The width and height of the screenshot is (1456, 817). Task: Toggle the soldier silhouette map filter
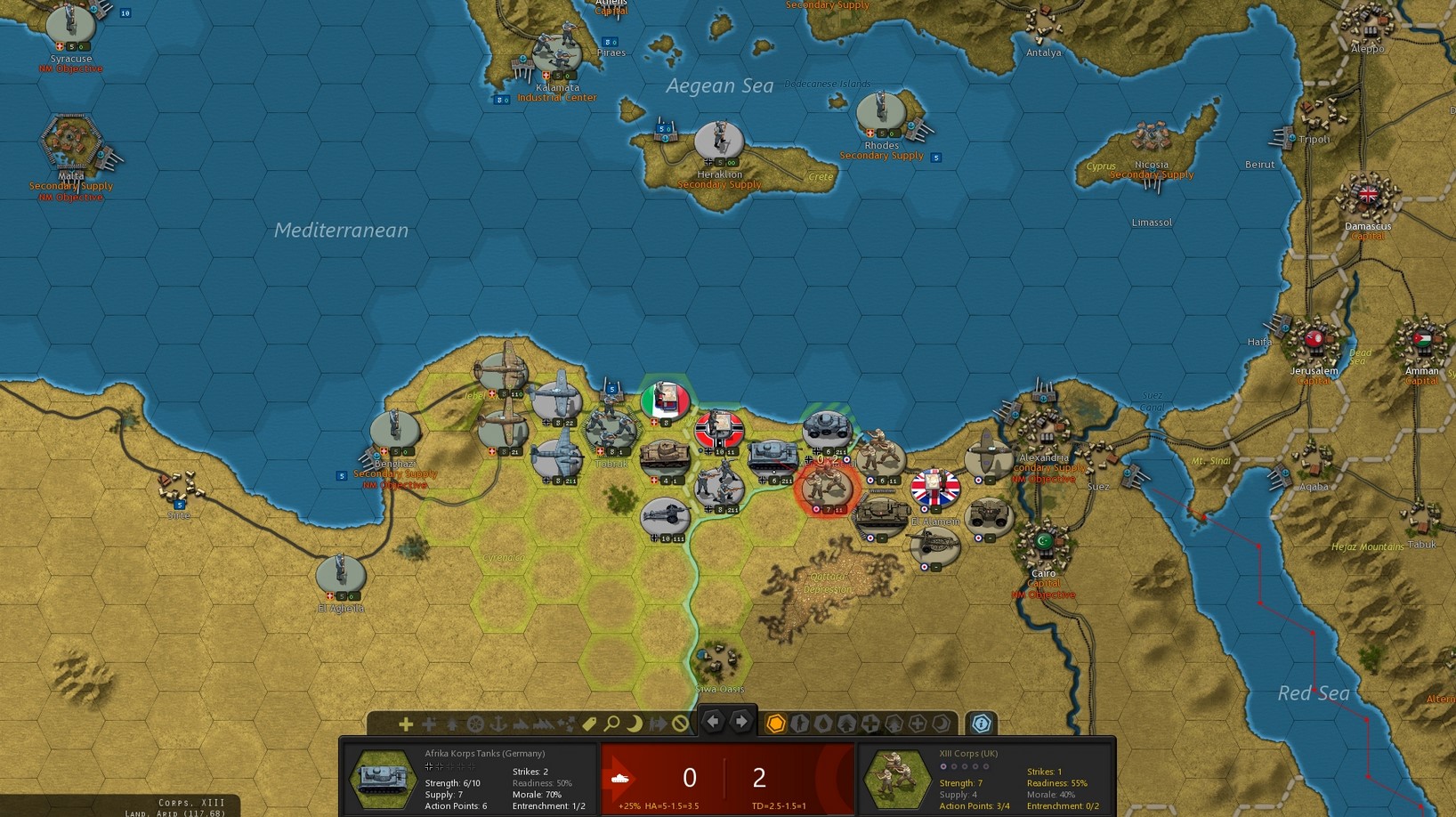pyautogui.click(x=800, y=724)
